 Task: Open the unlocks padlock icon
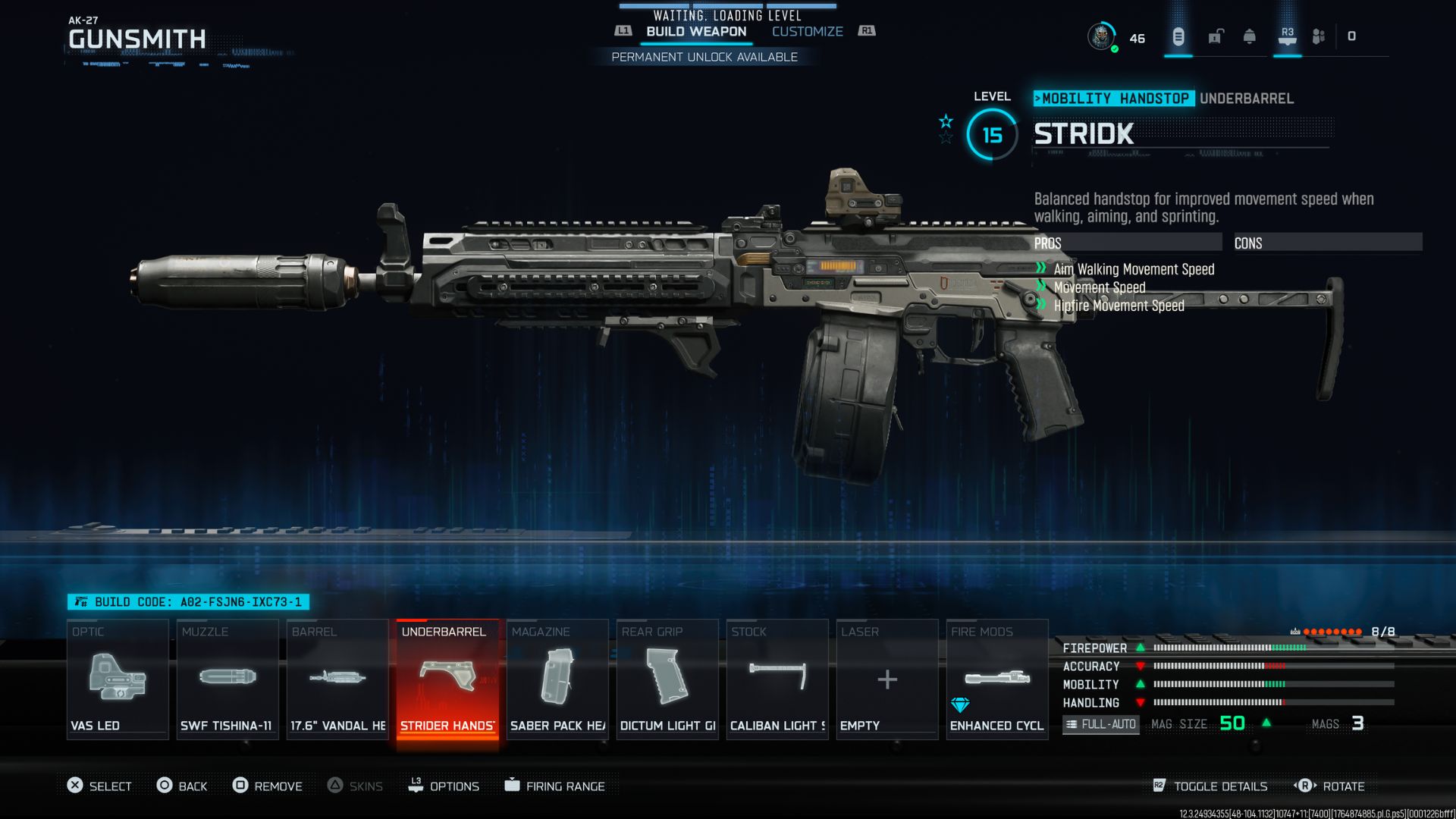1213,36
